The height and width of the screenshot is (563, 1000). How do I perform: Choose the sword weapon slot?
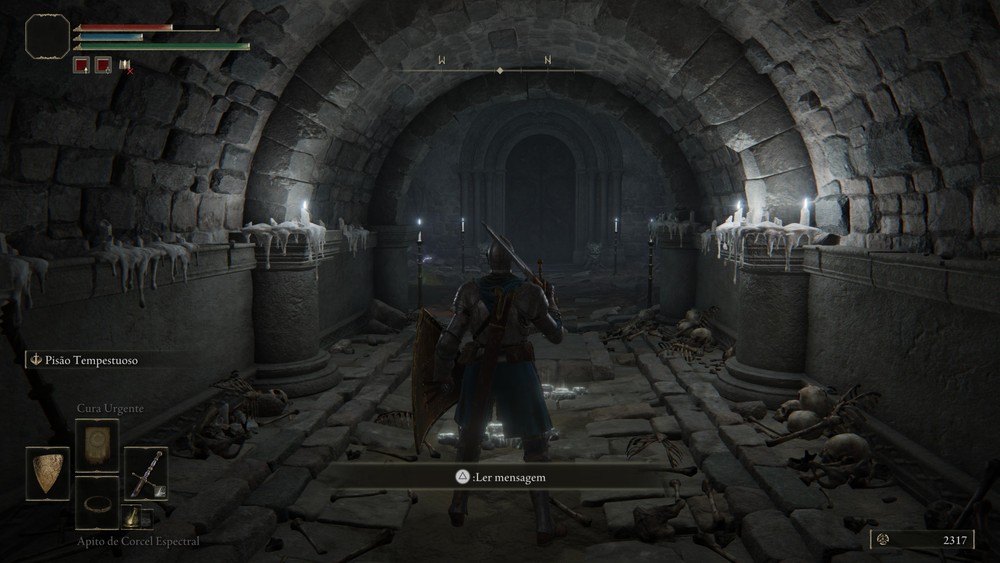pyautogui.click(x=146, y=473)
